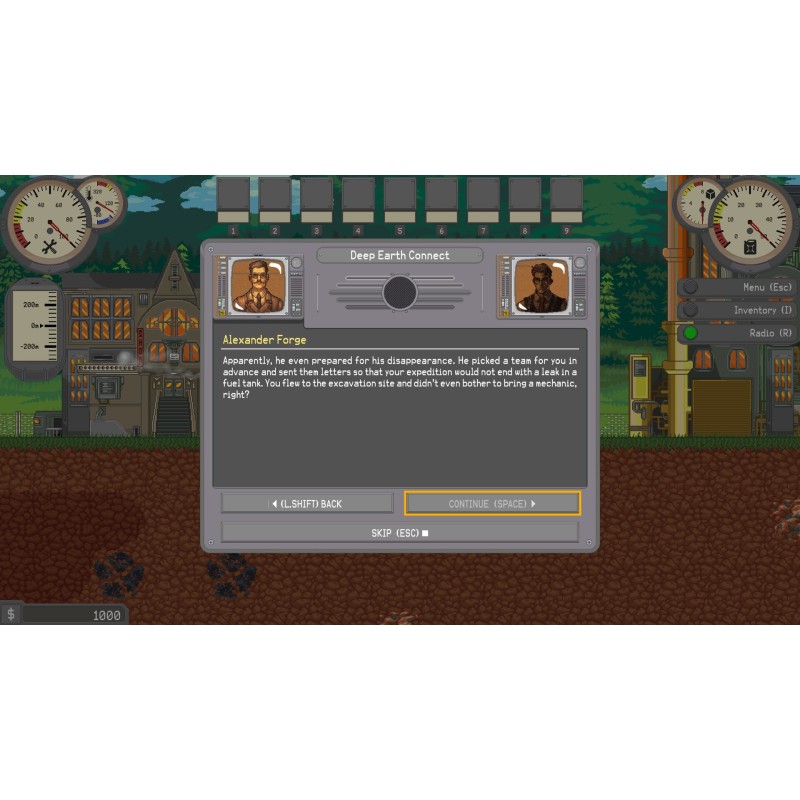800x800 pixels.
Task: Continue the dialogue with Alexander Forge
Action: coord(492,504)
